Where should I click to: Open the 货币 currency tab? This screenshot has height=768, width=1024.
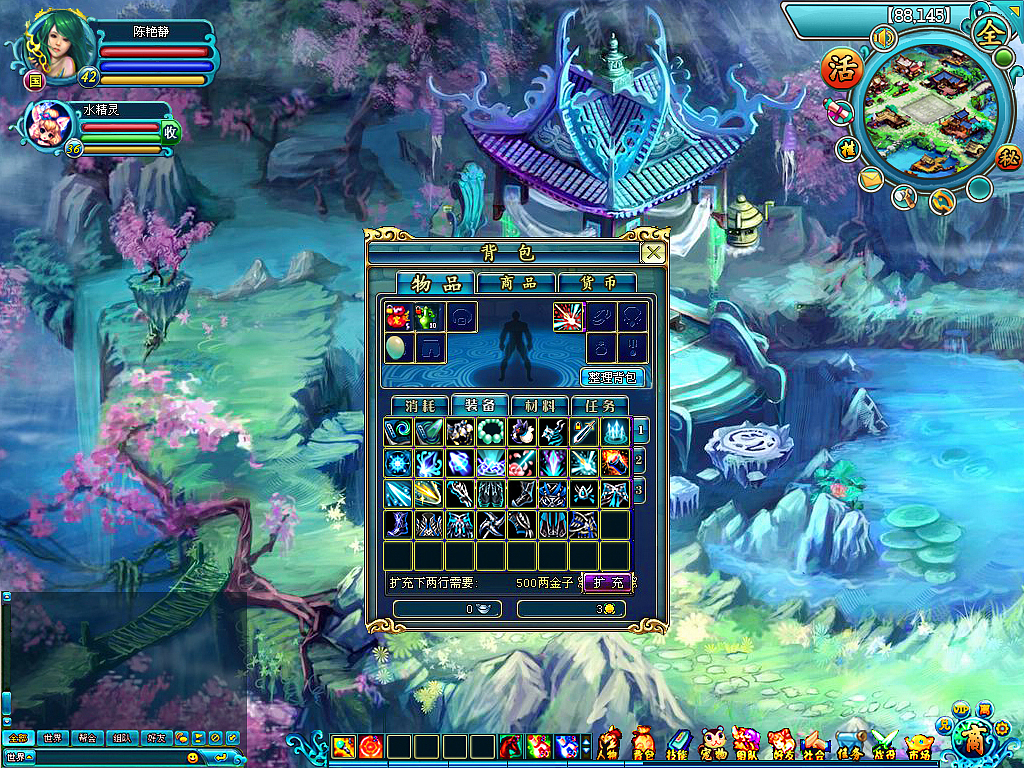pyautogui.click(x=596, y=283)
